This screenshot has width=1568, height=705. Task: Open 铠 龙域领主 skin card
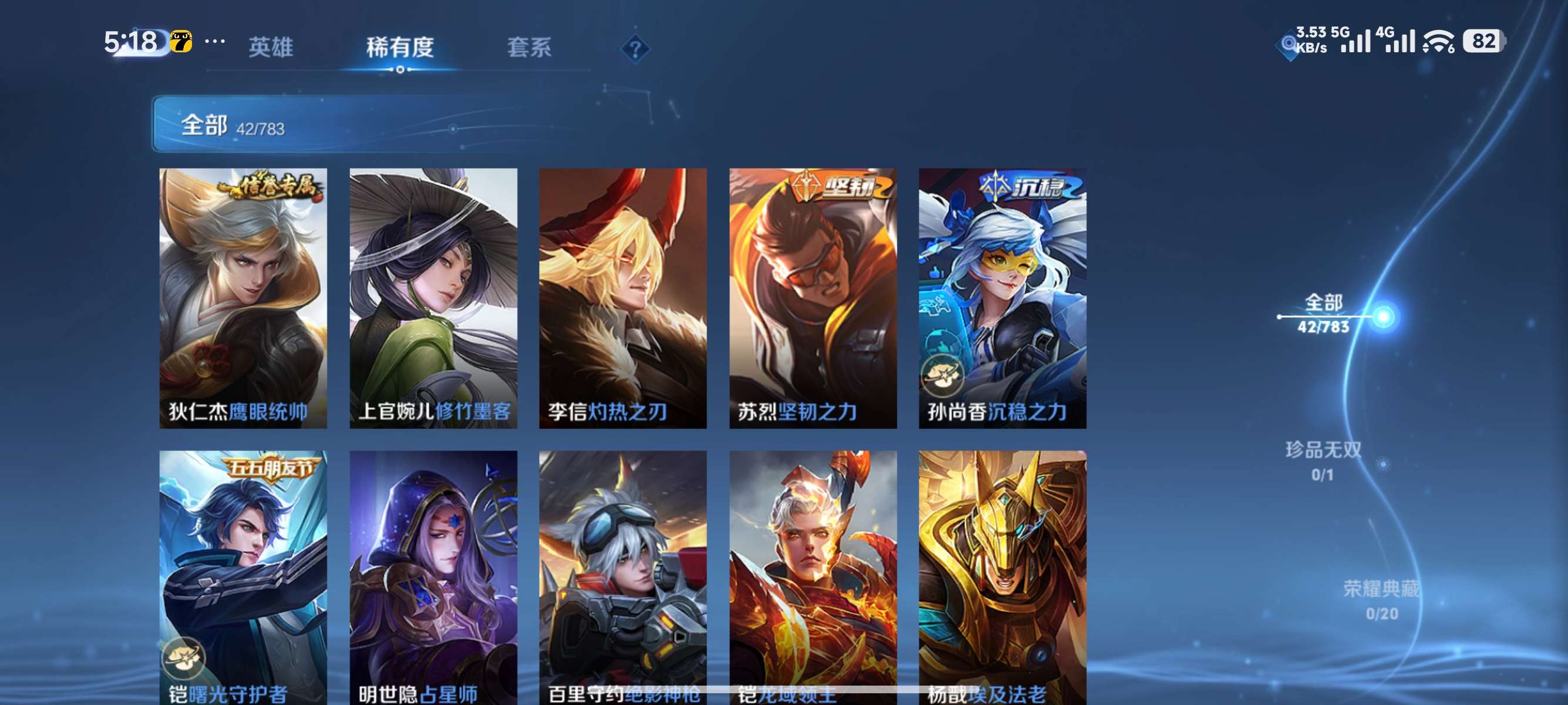(x=813, y=577)
